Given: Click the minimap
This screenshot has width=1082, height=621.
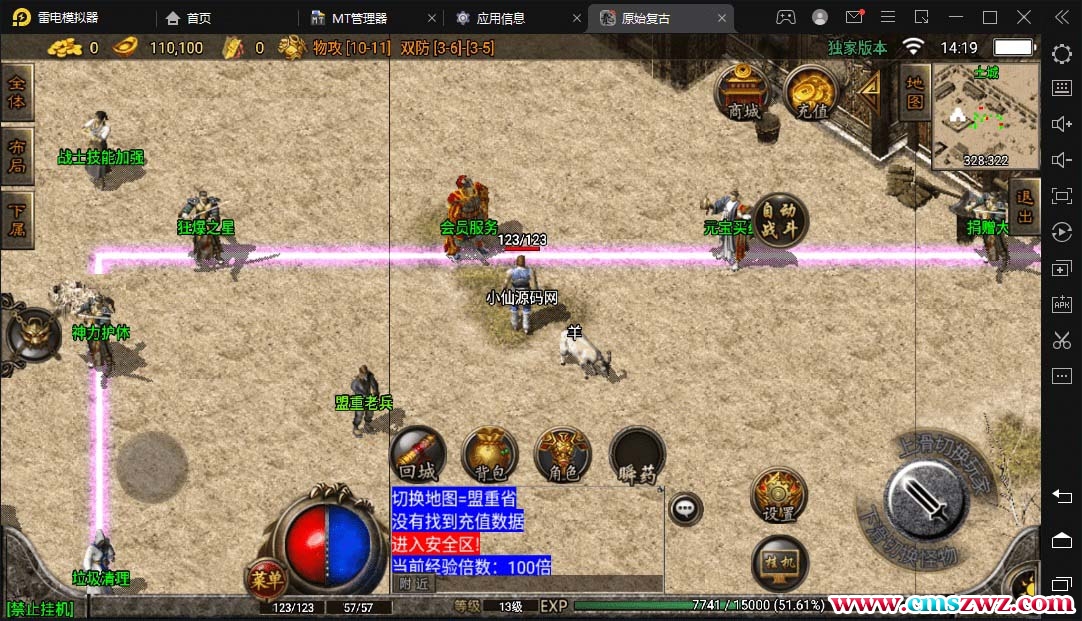Looking at the screenshot, I should click(985, 116).
